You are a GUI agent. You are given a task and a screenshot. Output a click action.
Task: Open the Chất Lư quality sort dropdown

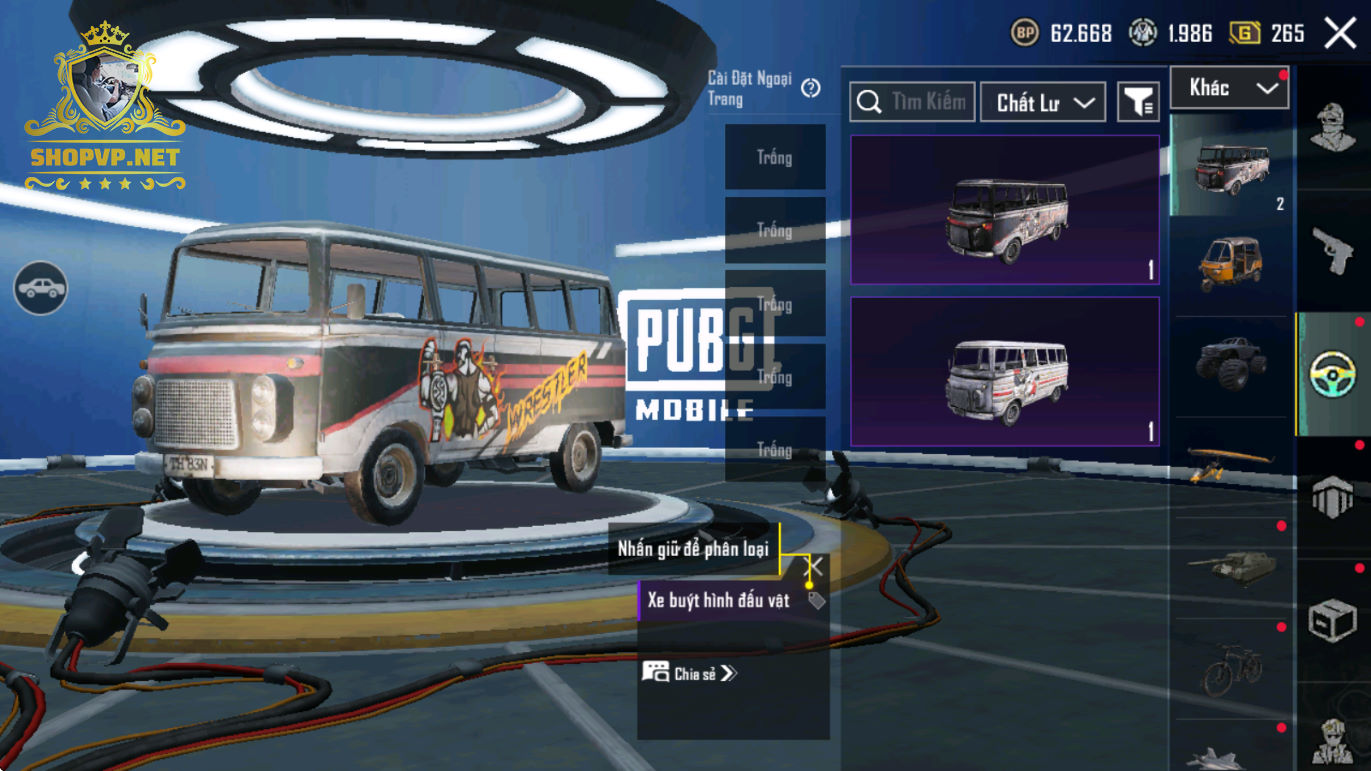(x=1043, y=102)
